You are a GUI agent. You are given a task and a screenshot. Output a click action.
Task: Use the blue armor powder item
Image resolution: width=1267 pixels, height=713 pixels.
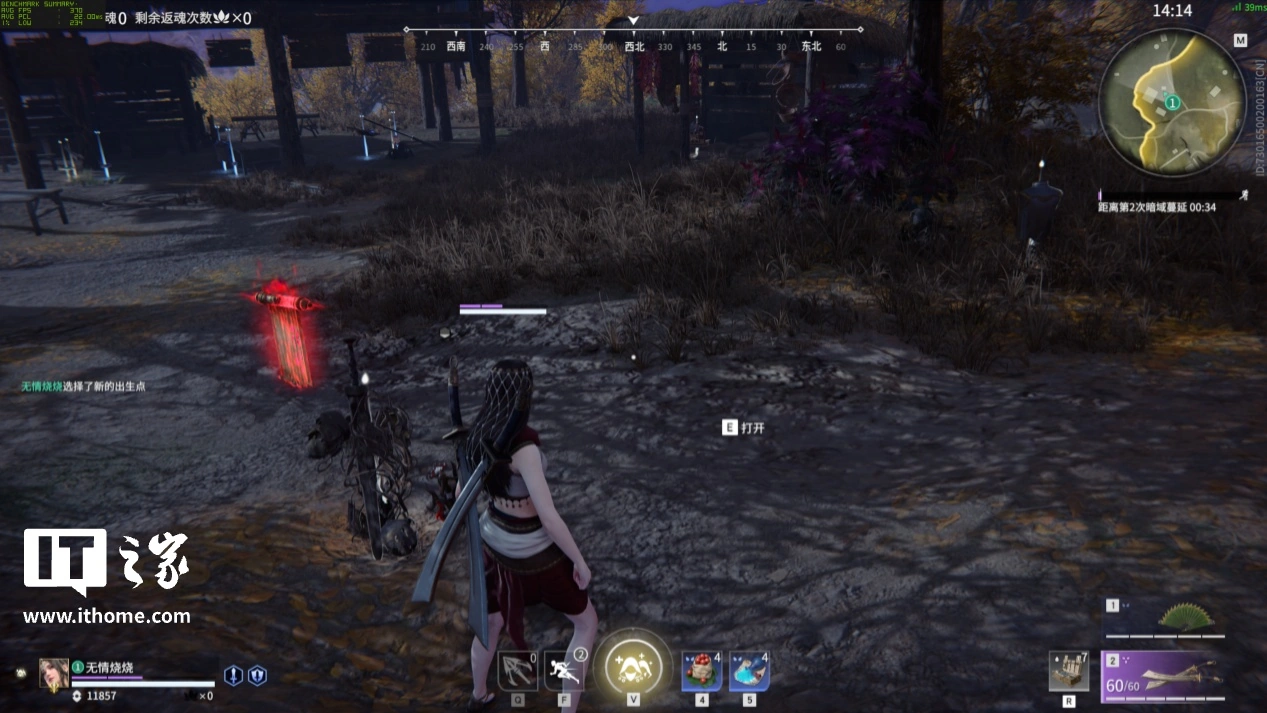[749, 670]
